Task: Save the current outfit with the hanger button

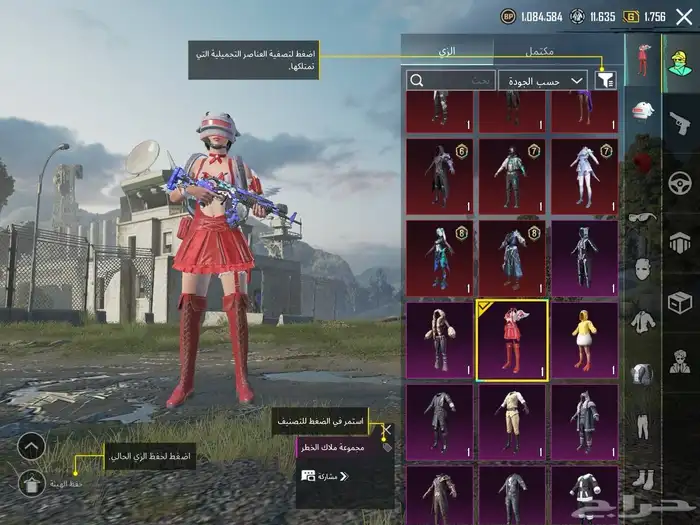Action: coord(31,483)
